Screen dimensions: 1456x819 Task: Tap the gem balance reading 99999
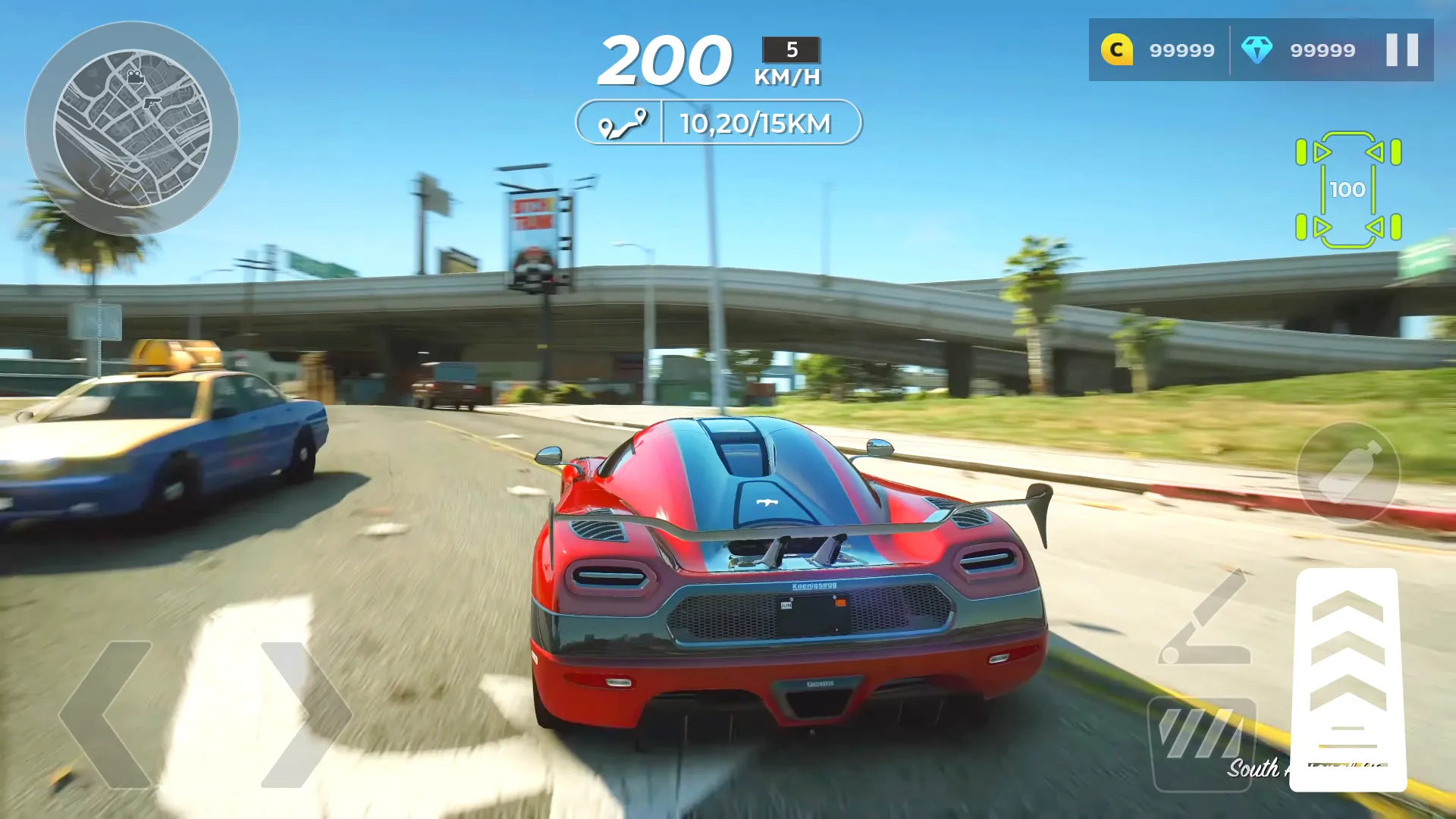(1321, 50)
